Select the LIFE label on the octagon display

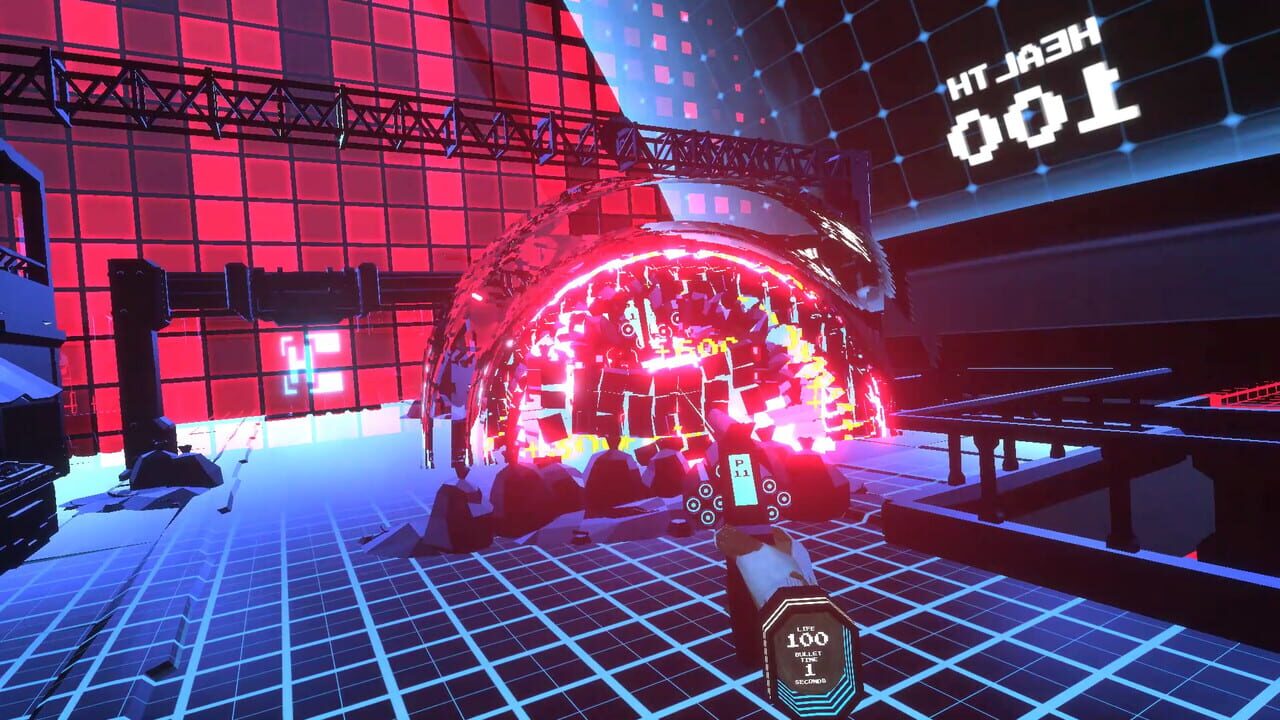pyautogui.click(x=805, y=628)
